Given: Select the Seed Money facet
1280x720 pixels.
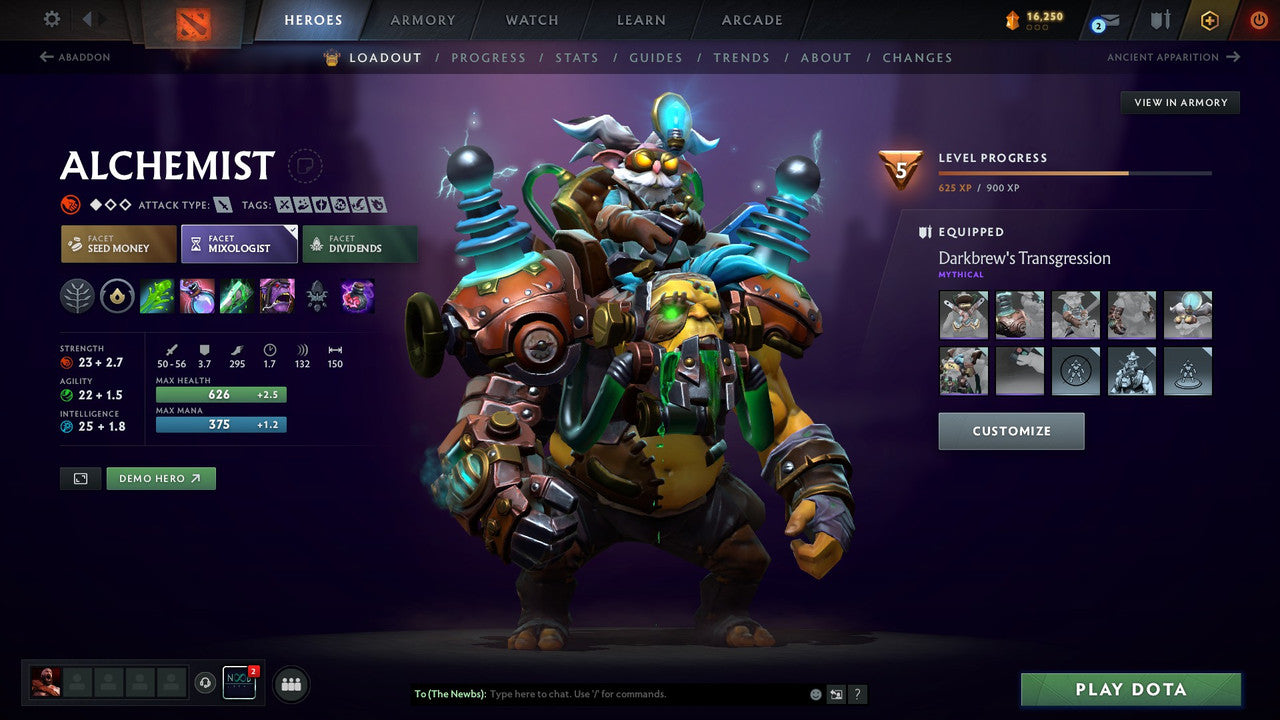Looking at the screenshot, I should [118, 243].
